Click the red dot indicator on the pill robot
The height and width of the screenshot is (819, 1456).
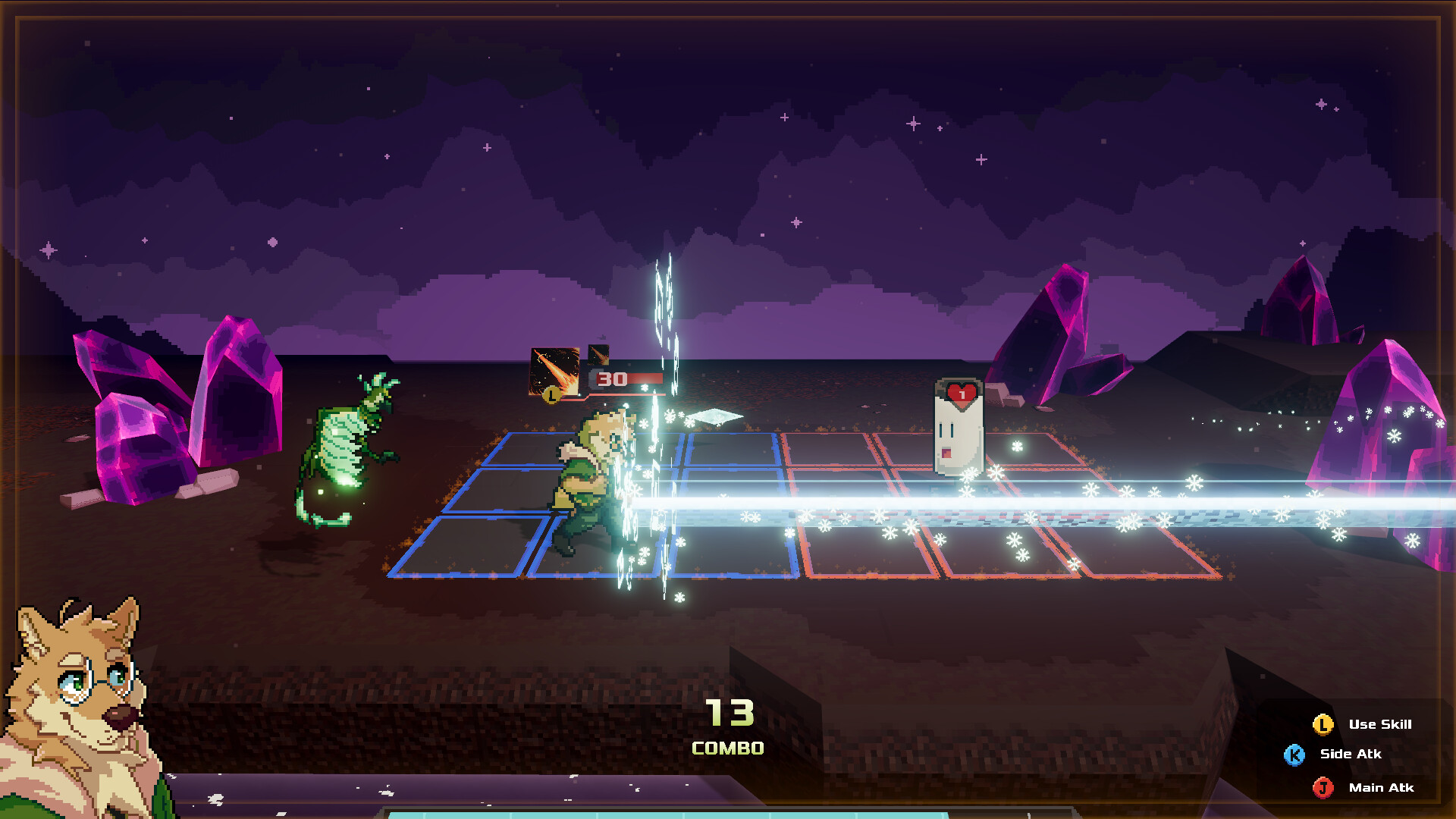coord(946,453)
